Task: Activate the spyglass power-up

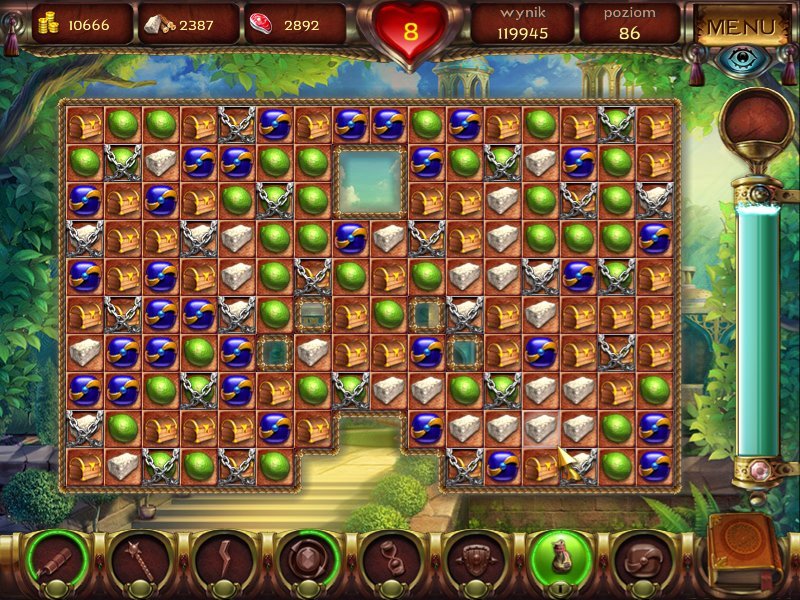Action: [55, 557]
